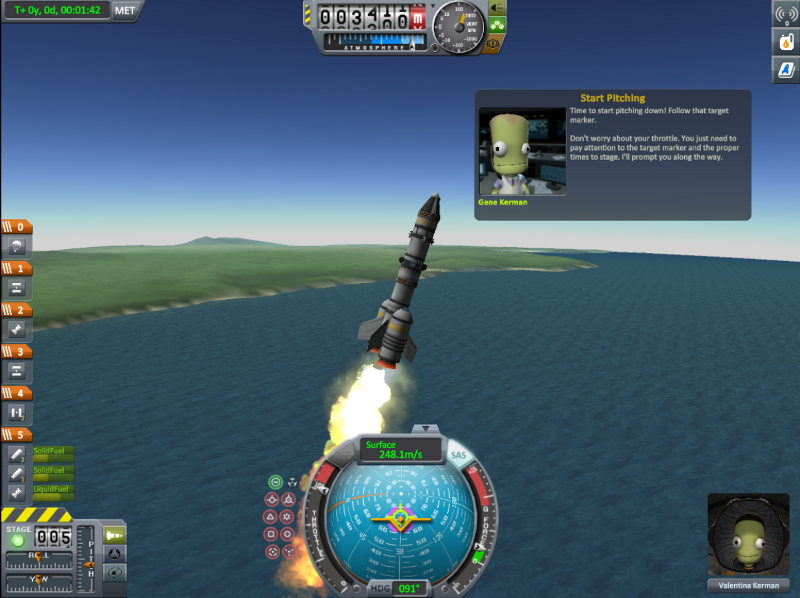800x598 pixels.
Task: Select the stability assist SAS mode icon
Action: click(274, 481)
